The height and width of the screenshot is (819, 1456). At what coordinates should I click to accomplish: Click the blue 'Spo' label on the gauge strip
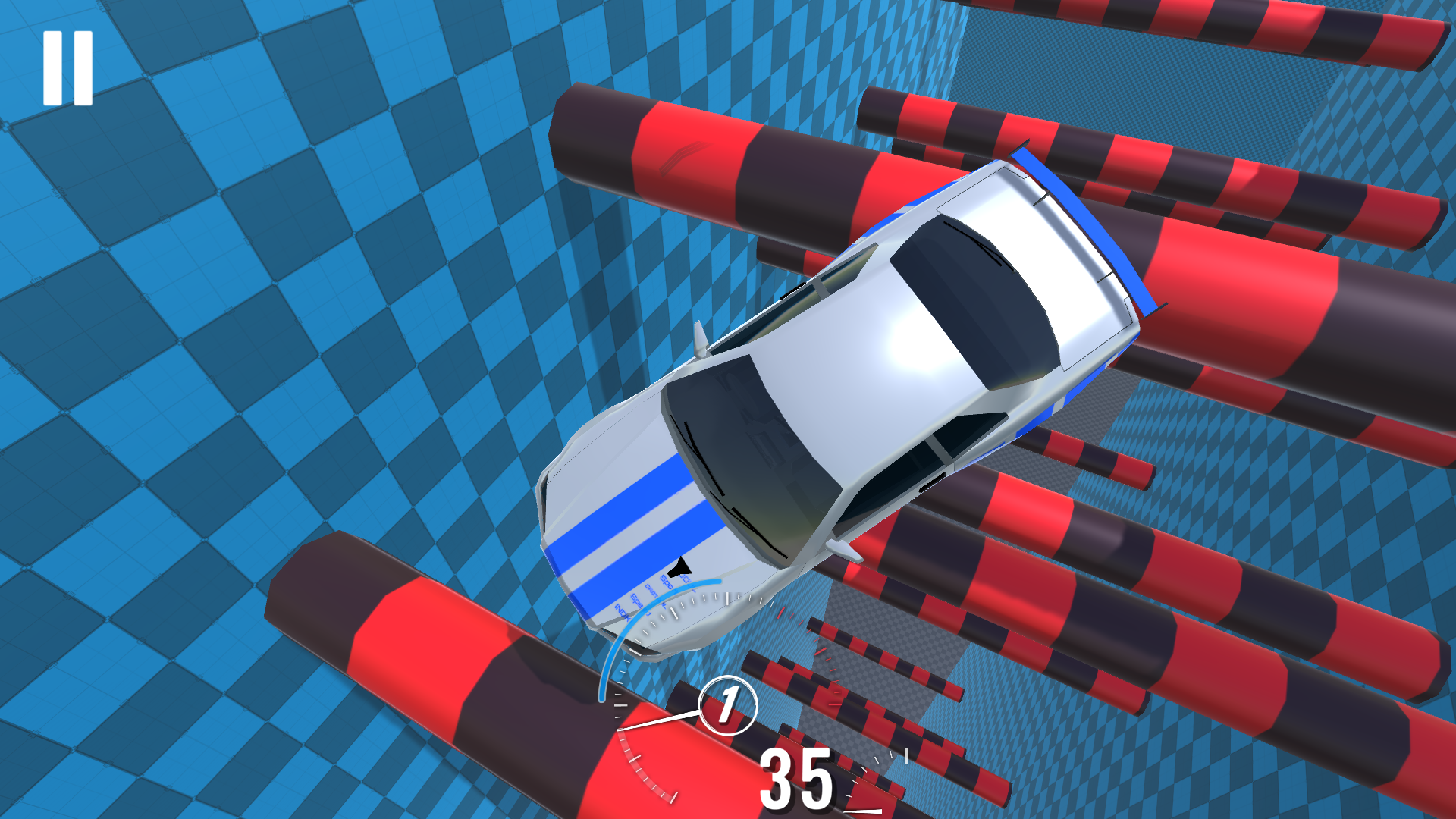(667, 582)
